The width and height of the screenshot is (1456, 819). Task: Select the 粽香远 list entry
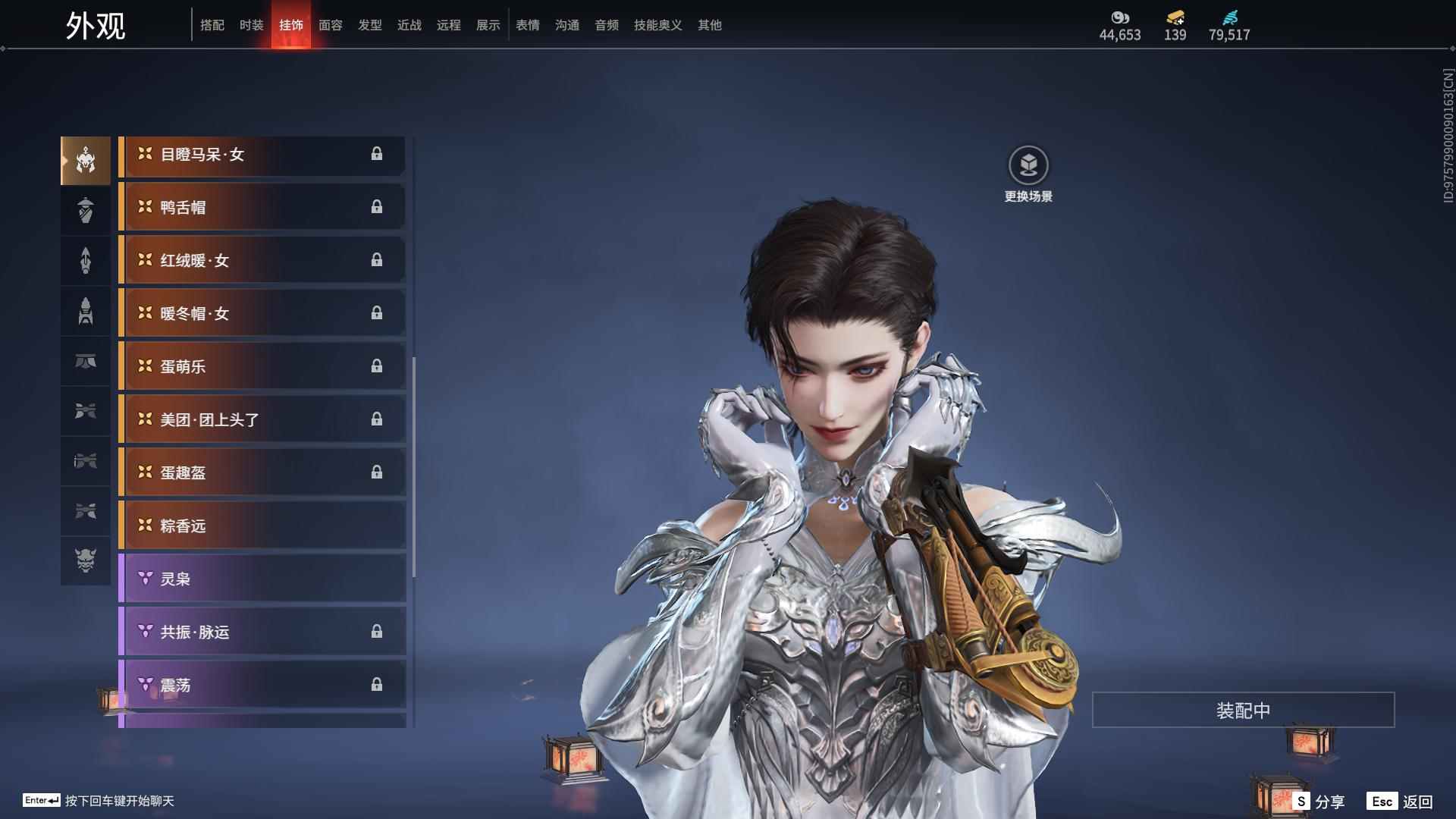click(262, 526)
